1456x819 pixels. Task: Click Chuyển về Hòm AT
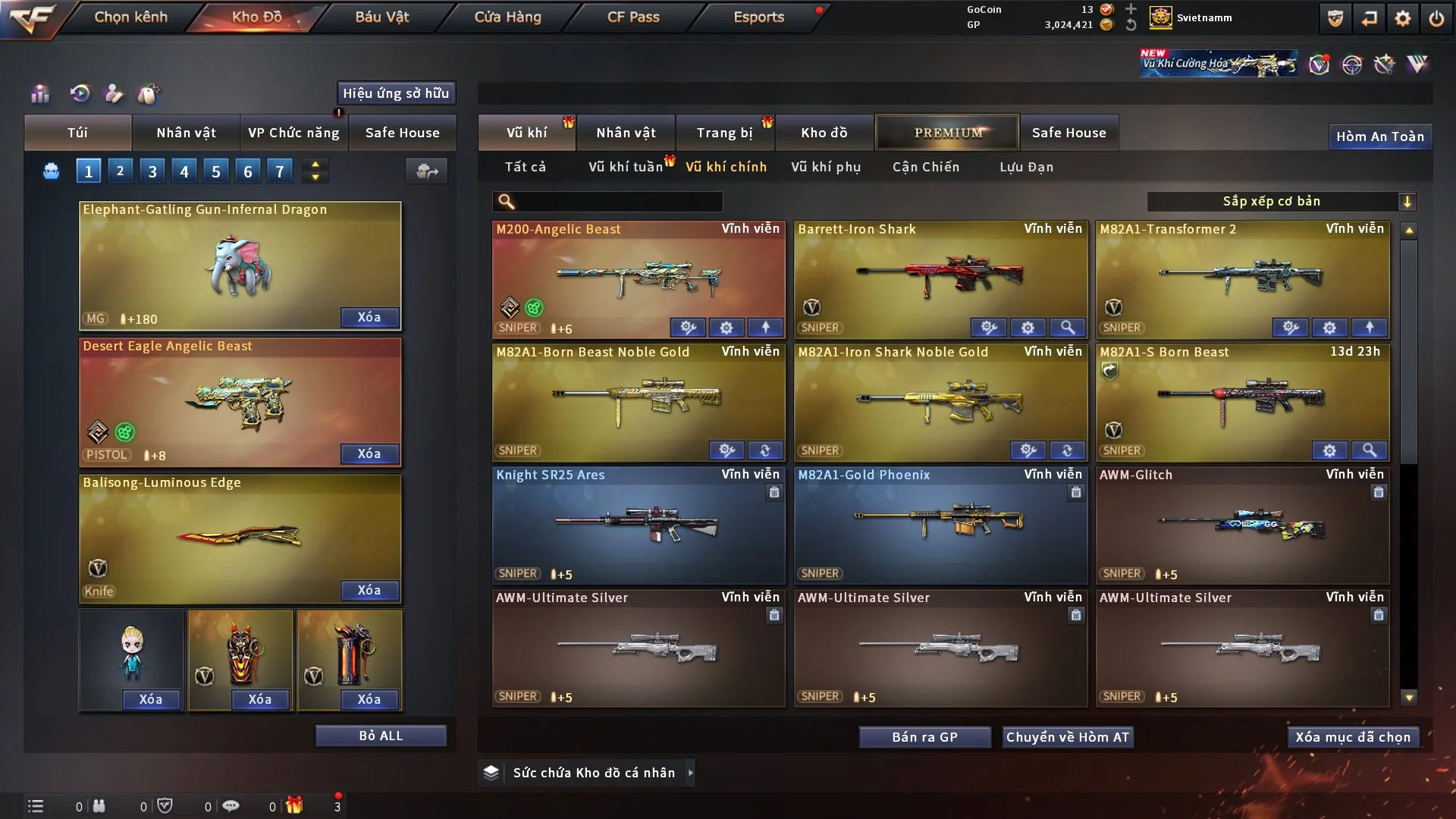tap(1068, 737)
